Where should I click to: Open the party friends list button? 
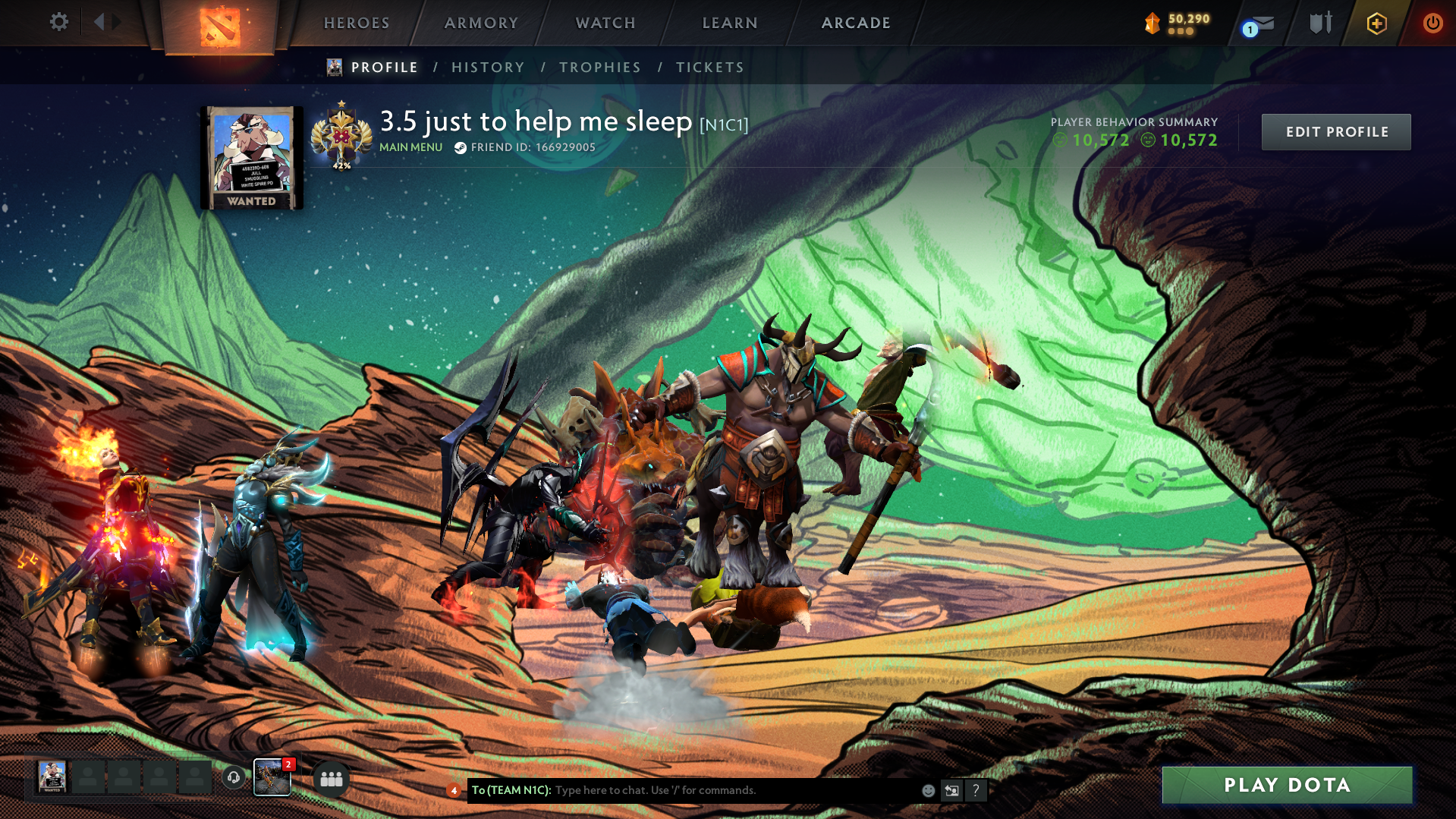coord(332,779)
